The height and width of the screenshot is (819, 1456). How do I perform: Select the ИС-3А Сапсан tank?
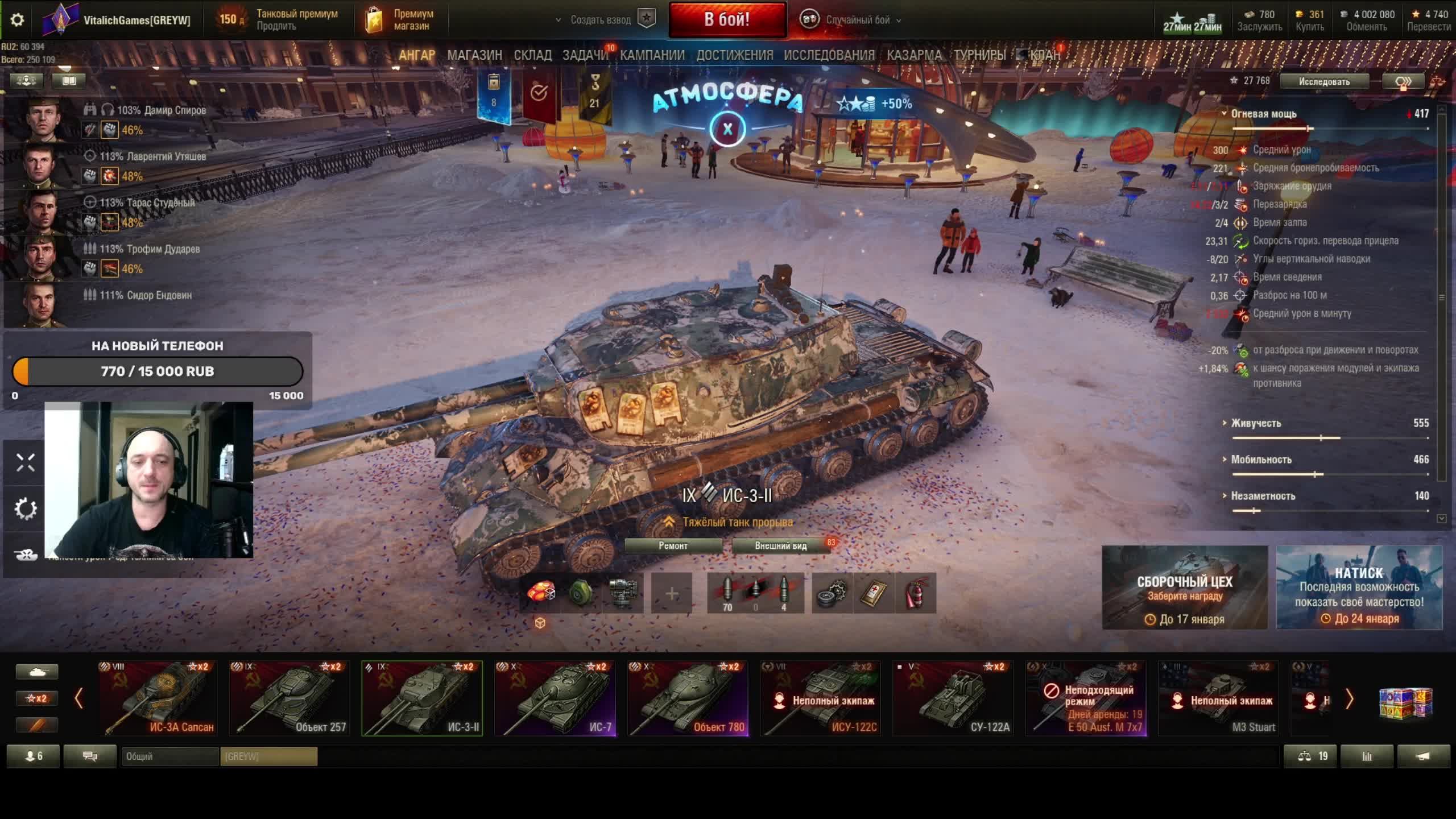[157, 698]
